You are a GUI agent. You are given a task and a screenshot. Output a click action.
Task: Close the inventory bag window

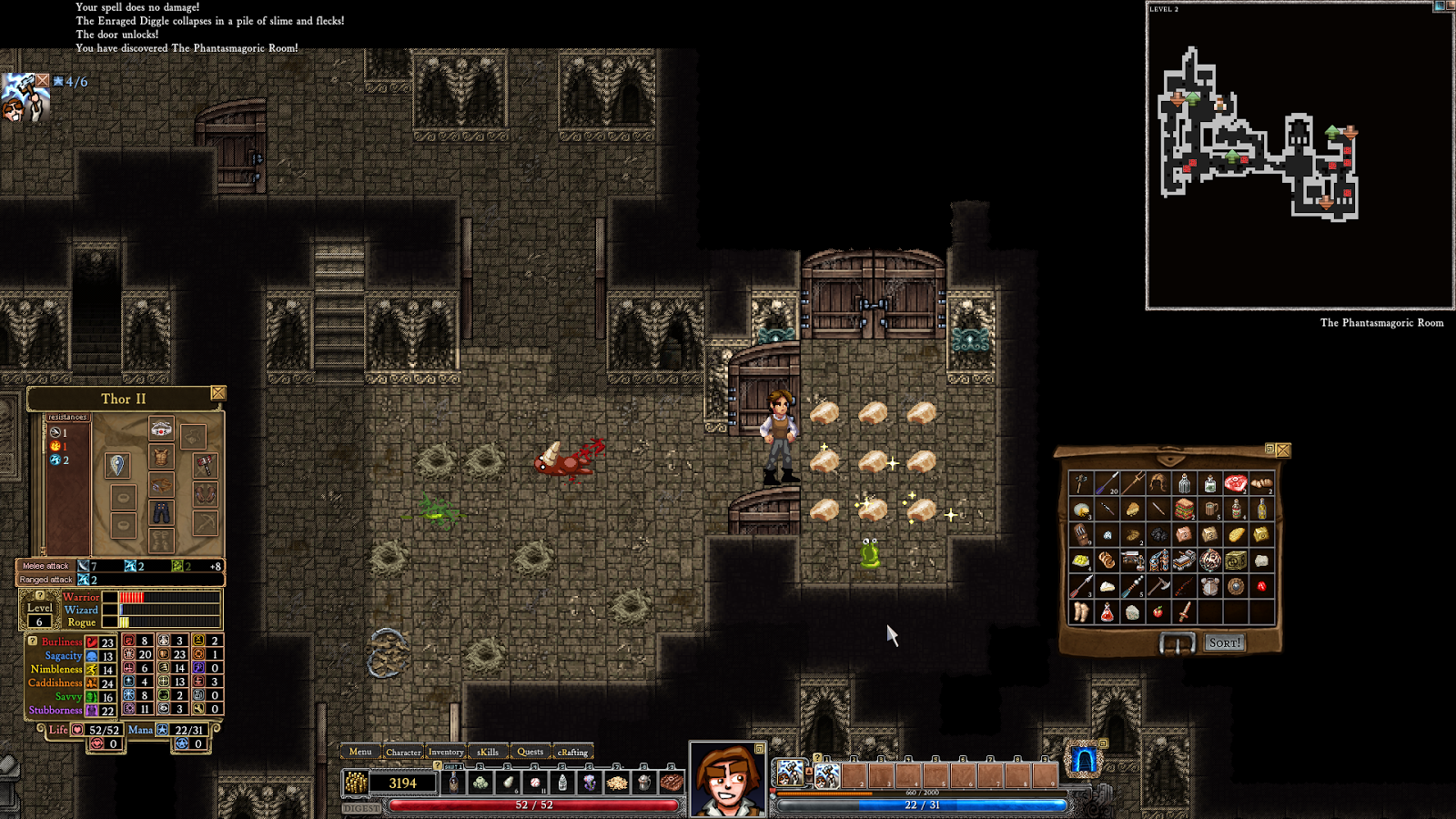coord(1283,450)
